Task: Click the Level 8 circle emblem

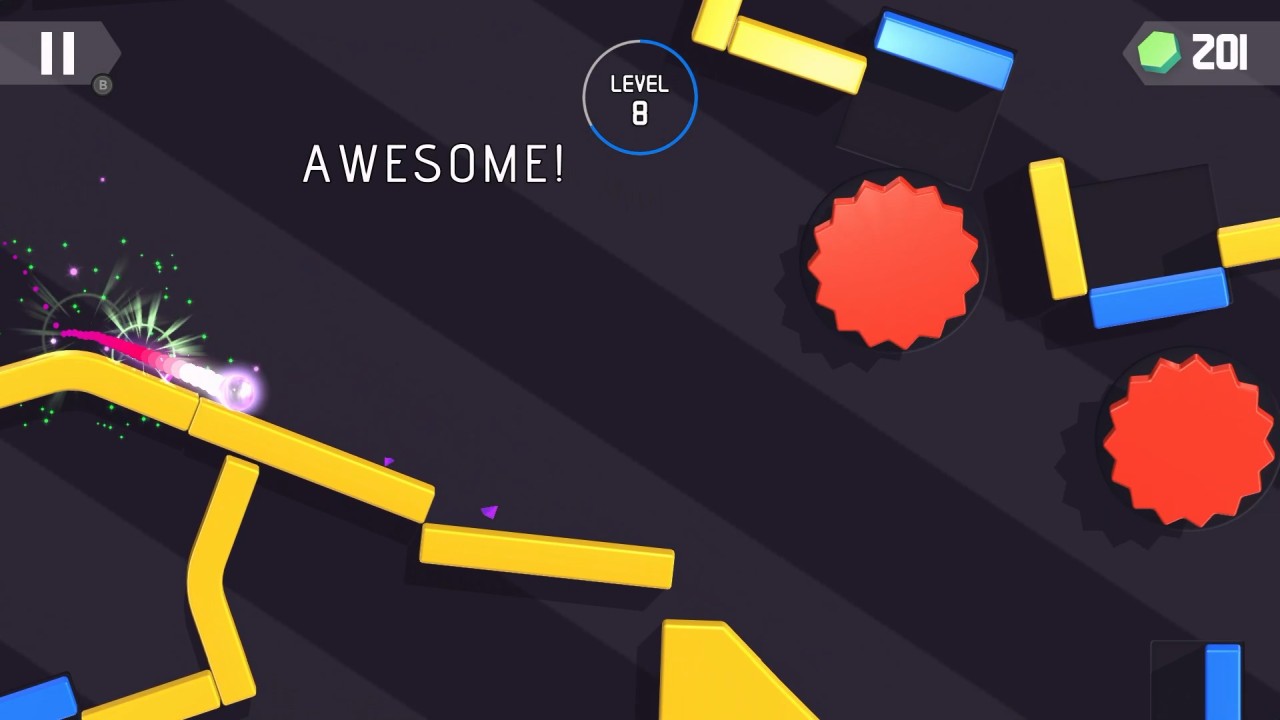Action: [x=640, y=96]
